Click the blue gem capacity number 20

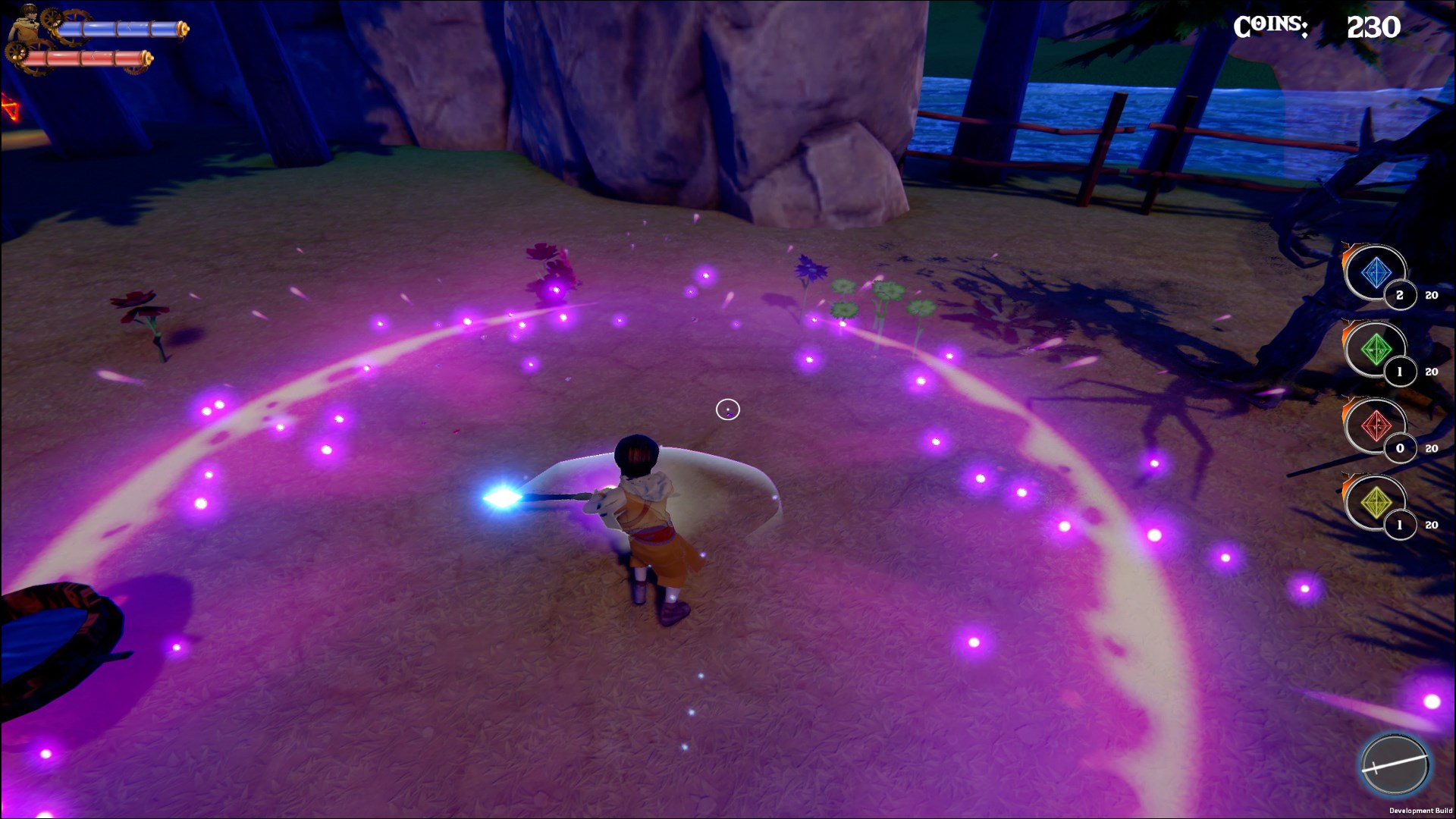tap(1430, 297)
